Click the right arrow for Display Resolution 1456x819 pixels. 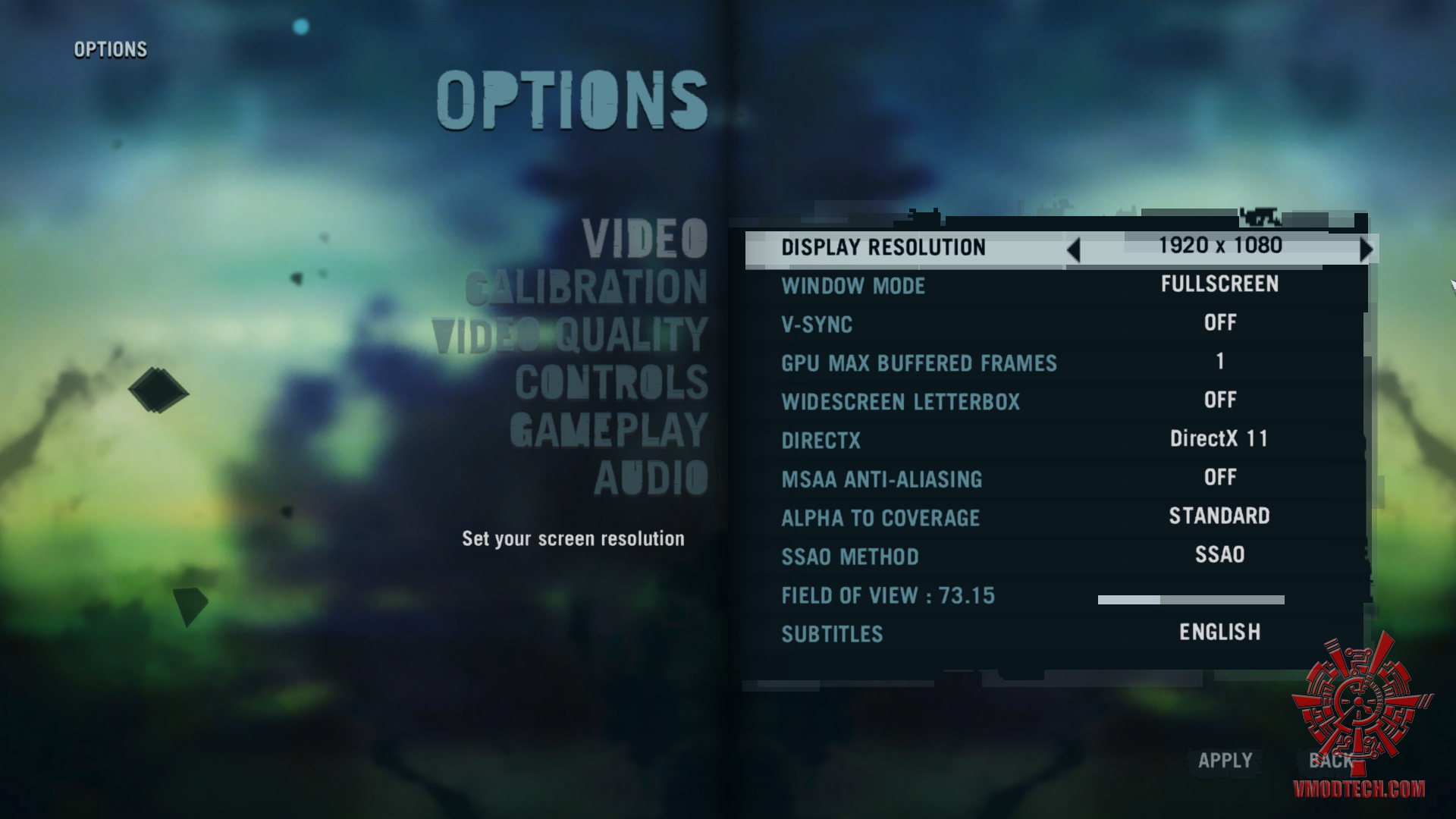[1366, 249]
